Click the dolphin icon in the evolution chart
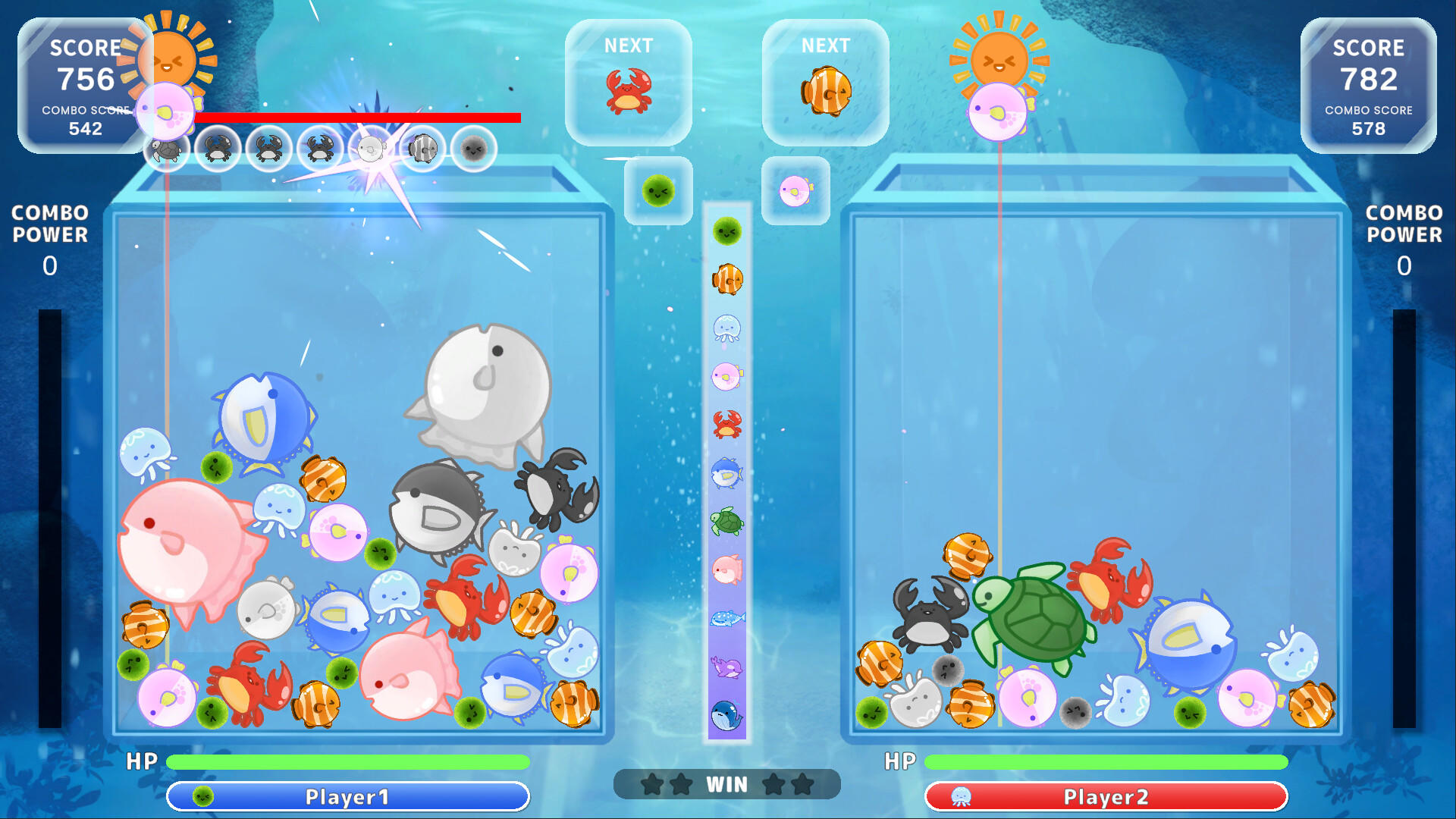The image size is (1456, 819). pyautogui.click(x=725, y=667)
